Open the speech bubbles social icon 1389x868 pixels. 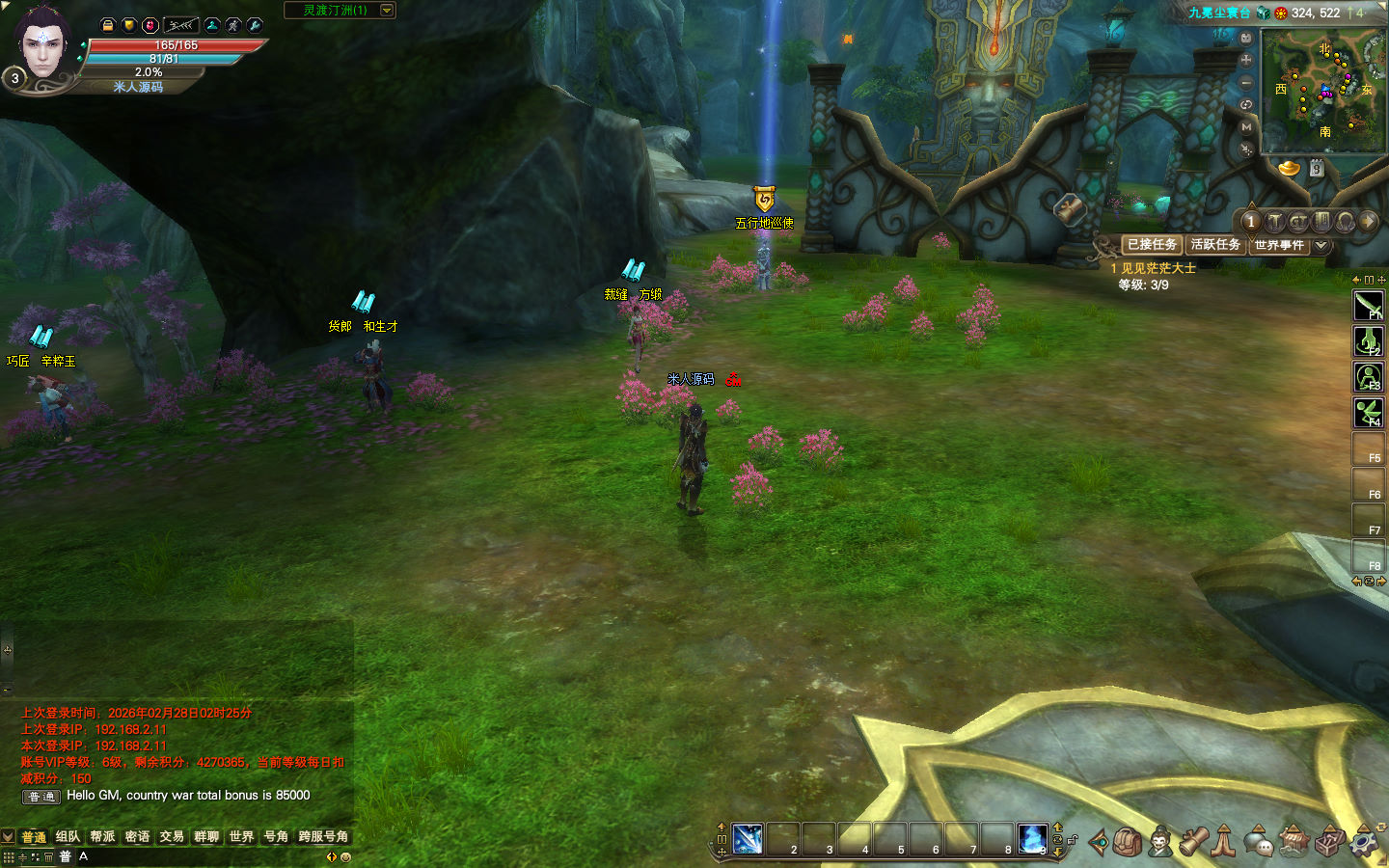1258,842
